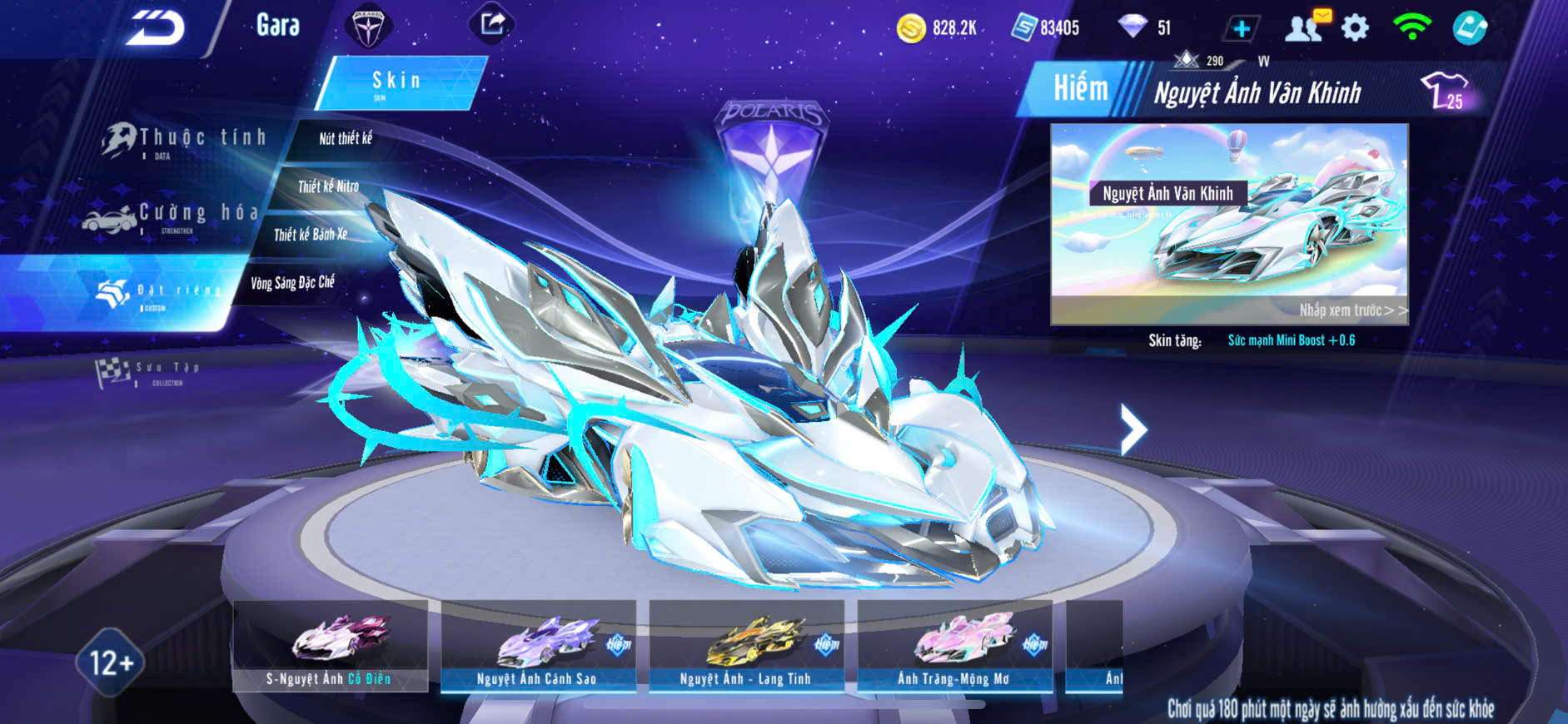Open the Sưu Tập collection section
Viewport: 1568px width, 724px height.
point(150,372)
